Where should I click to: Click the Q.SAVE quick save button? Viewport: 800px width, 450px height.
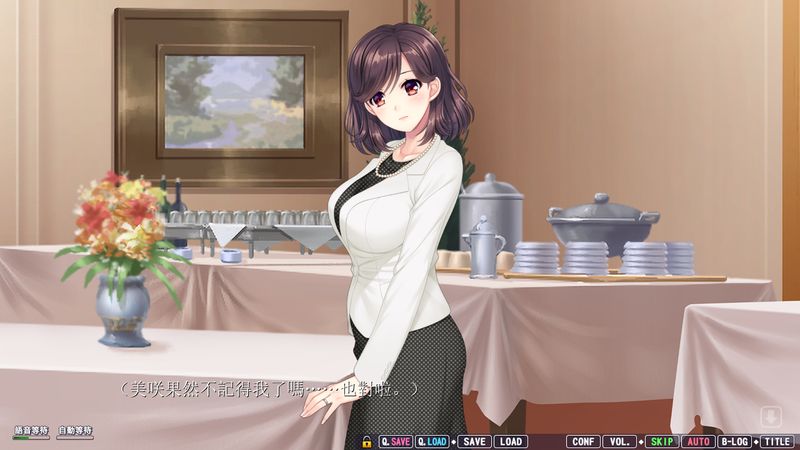click(x=395, y=441)
